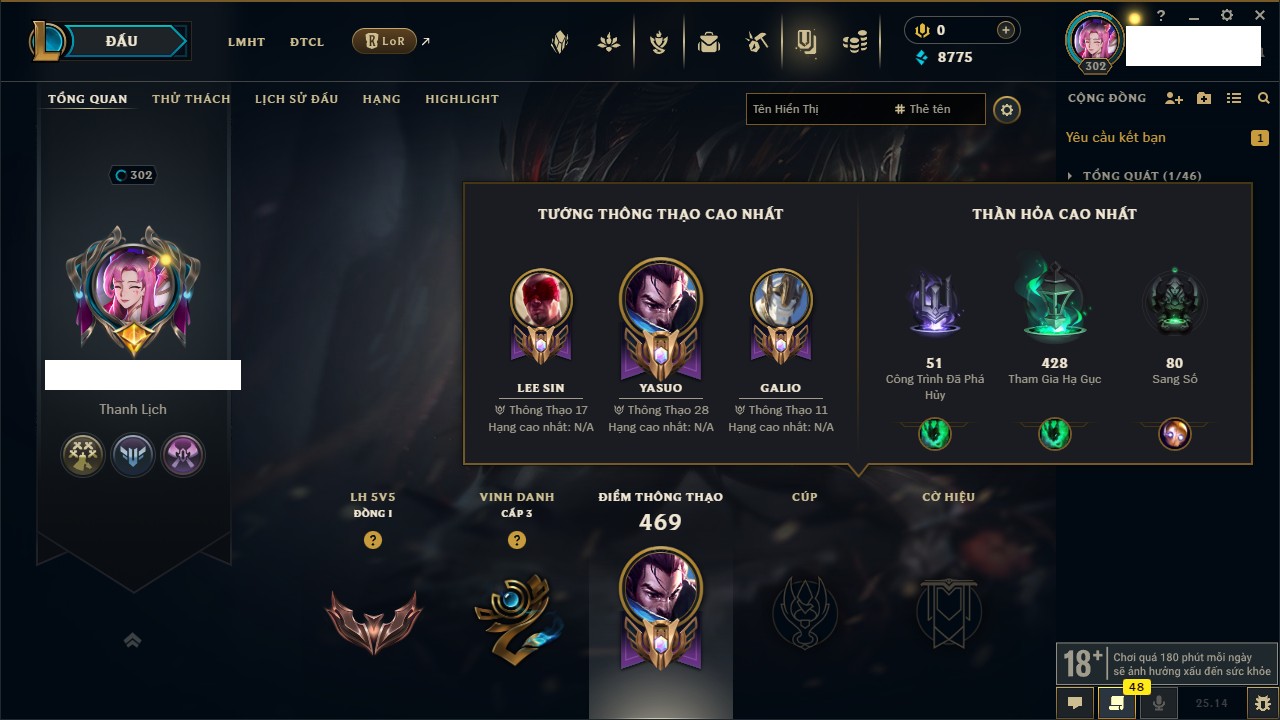Image resolution: width=1280 pixels, height=720 pixels.
Task: Select the Lee Sin mastery portrait
Action: tap(541, 300)
